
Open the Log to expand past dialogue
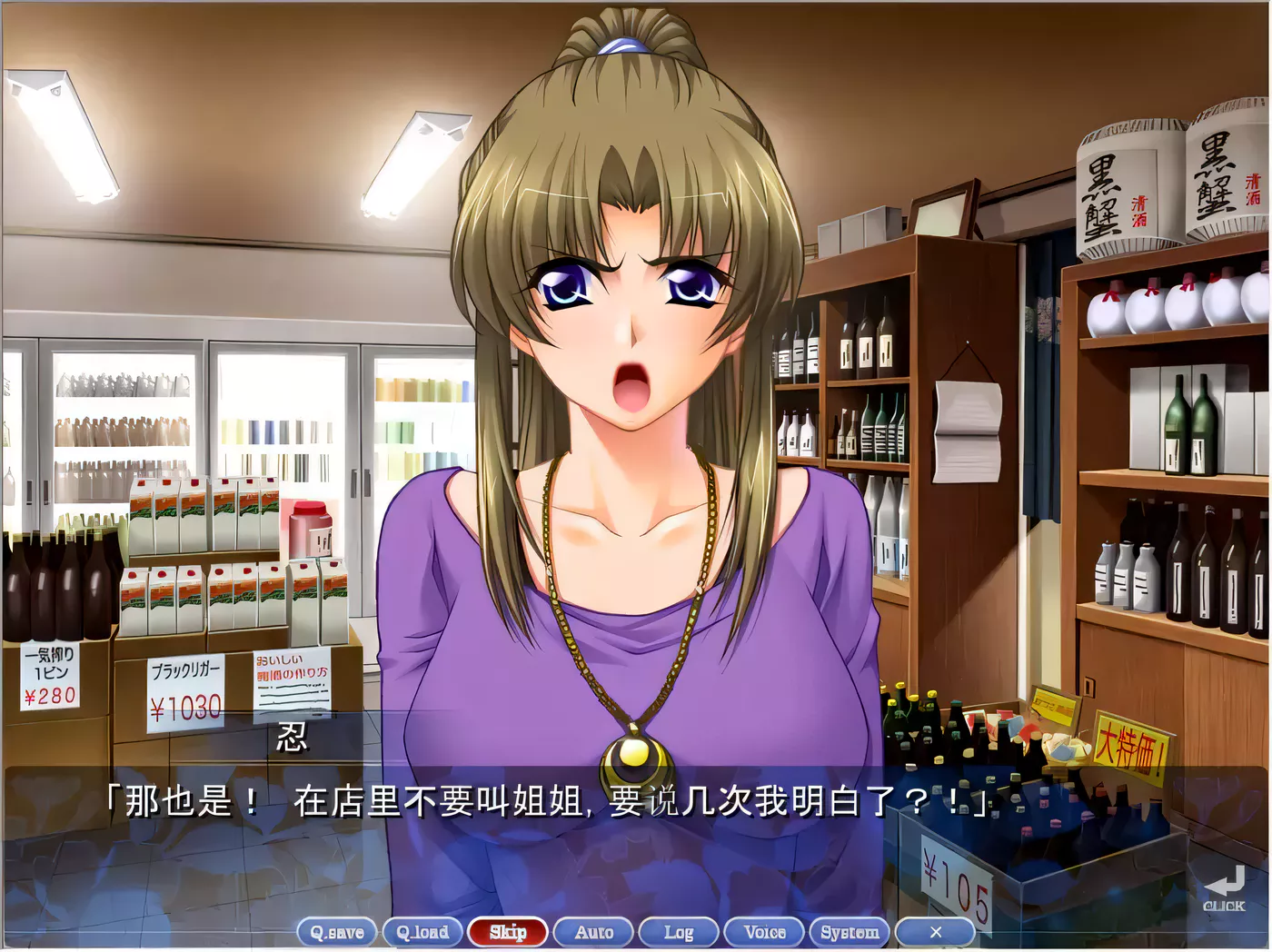tap(678, 932)
